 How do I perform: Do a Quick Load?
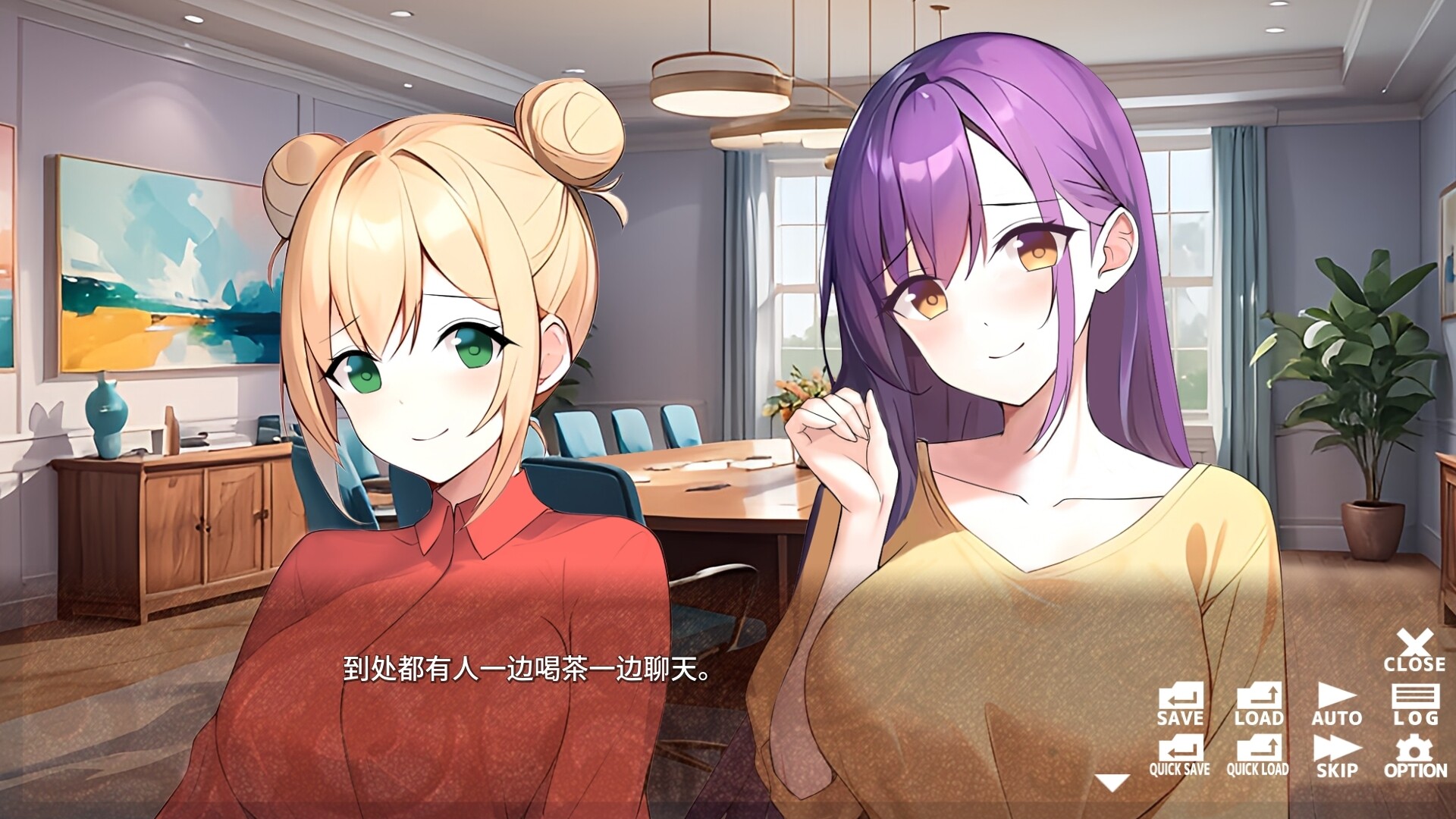[x=1258, y=757]
